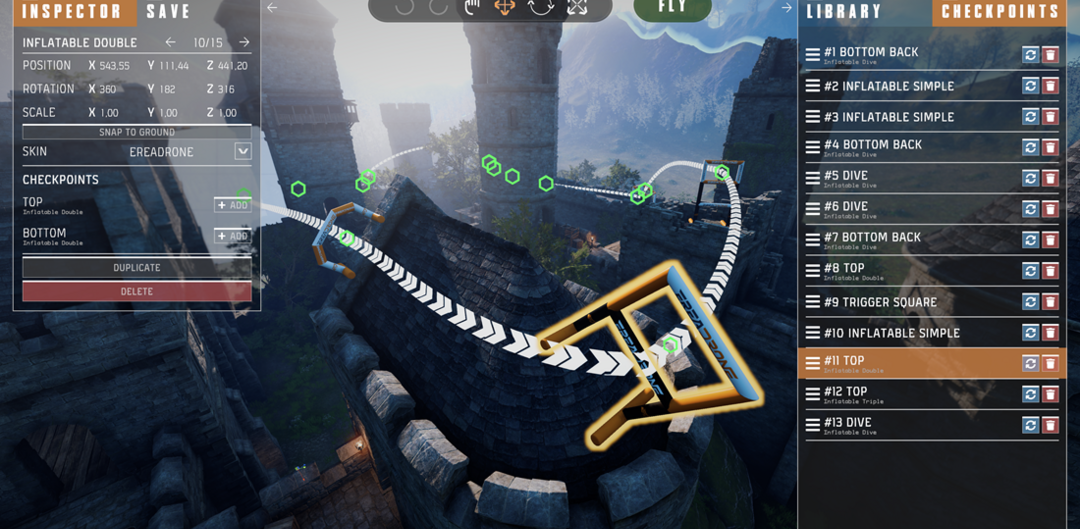
Task: Switch to the Save tab
Action: click(168, 12)
